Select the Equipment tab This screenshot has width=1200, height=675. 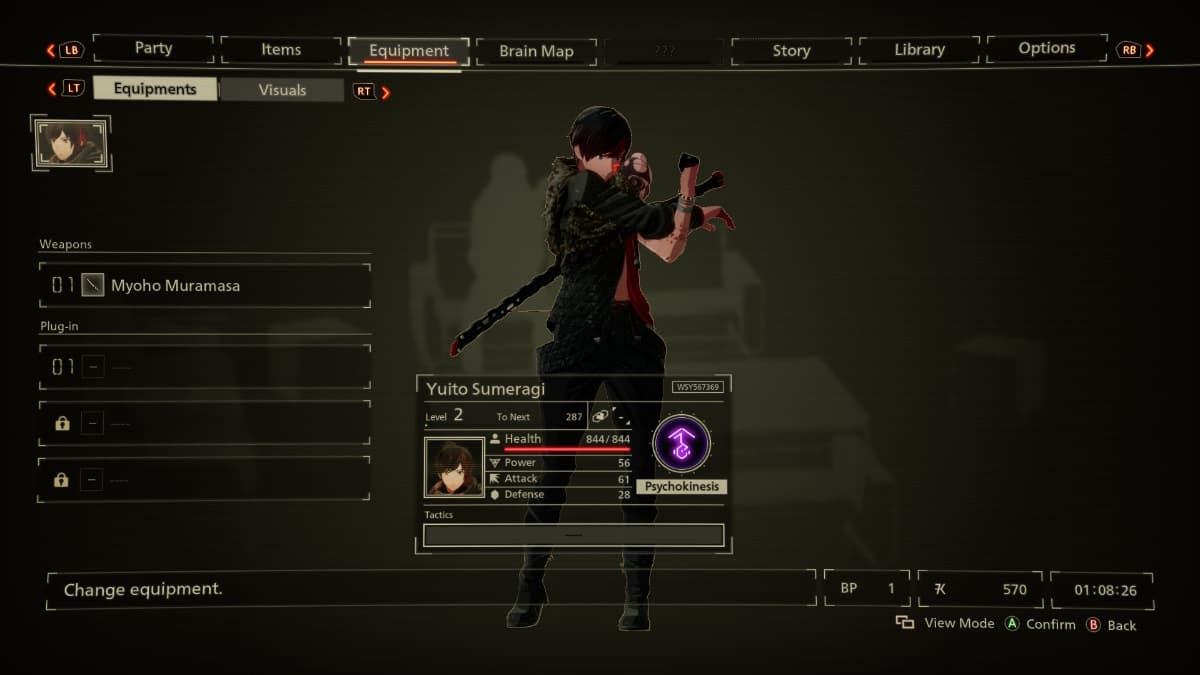pos(408,51)
